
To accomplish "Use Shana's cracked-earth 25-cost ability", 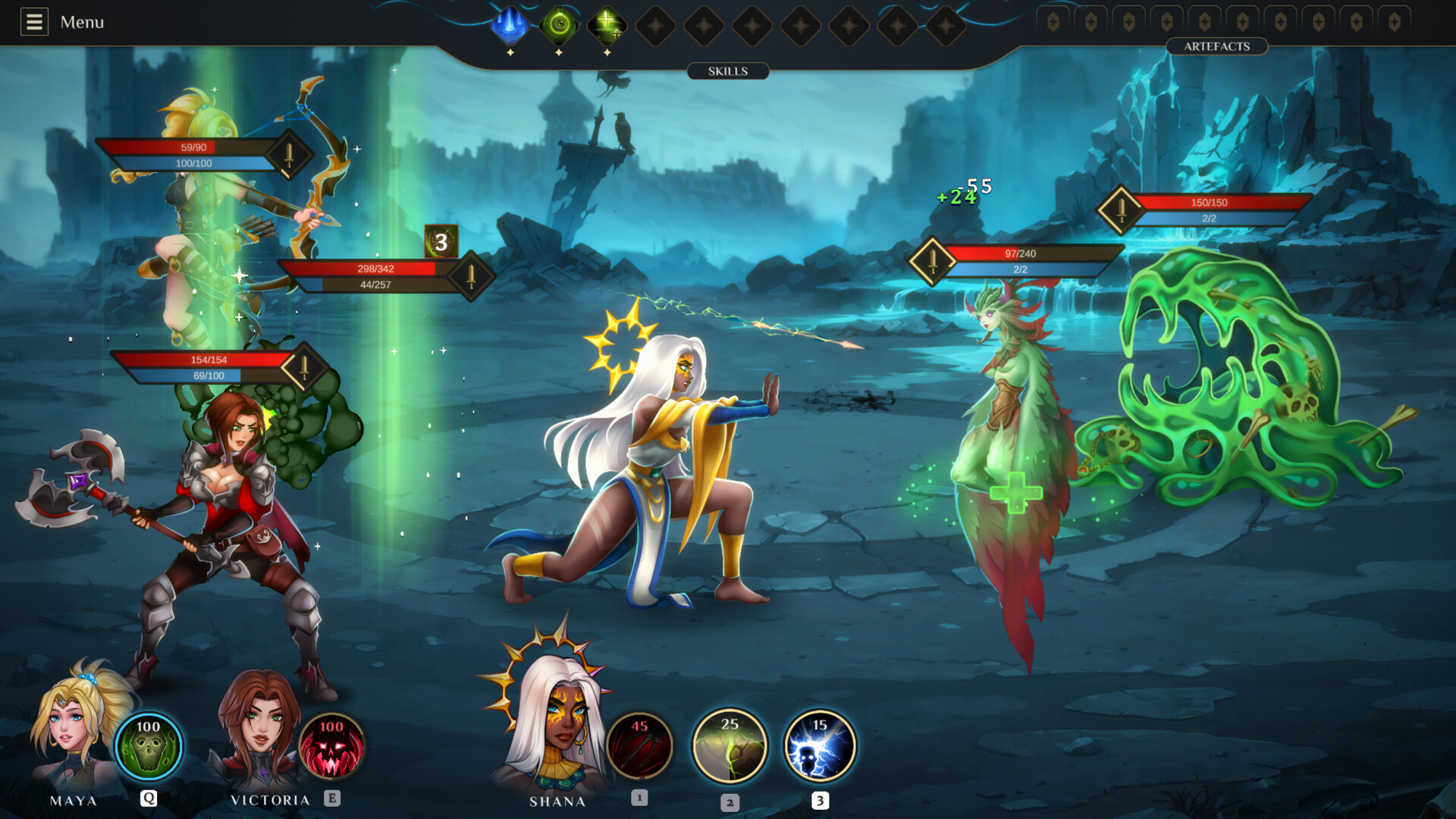I will point(730,746).
